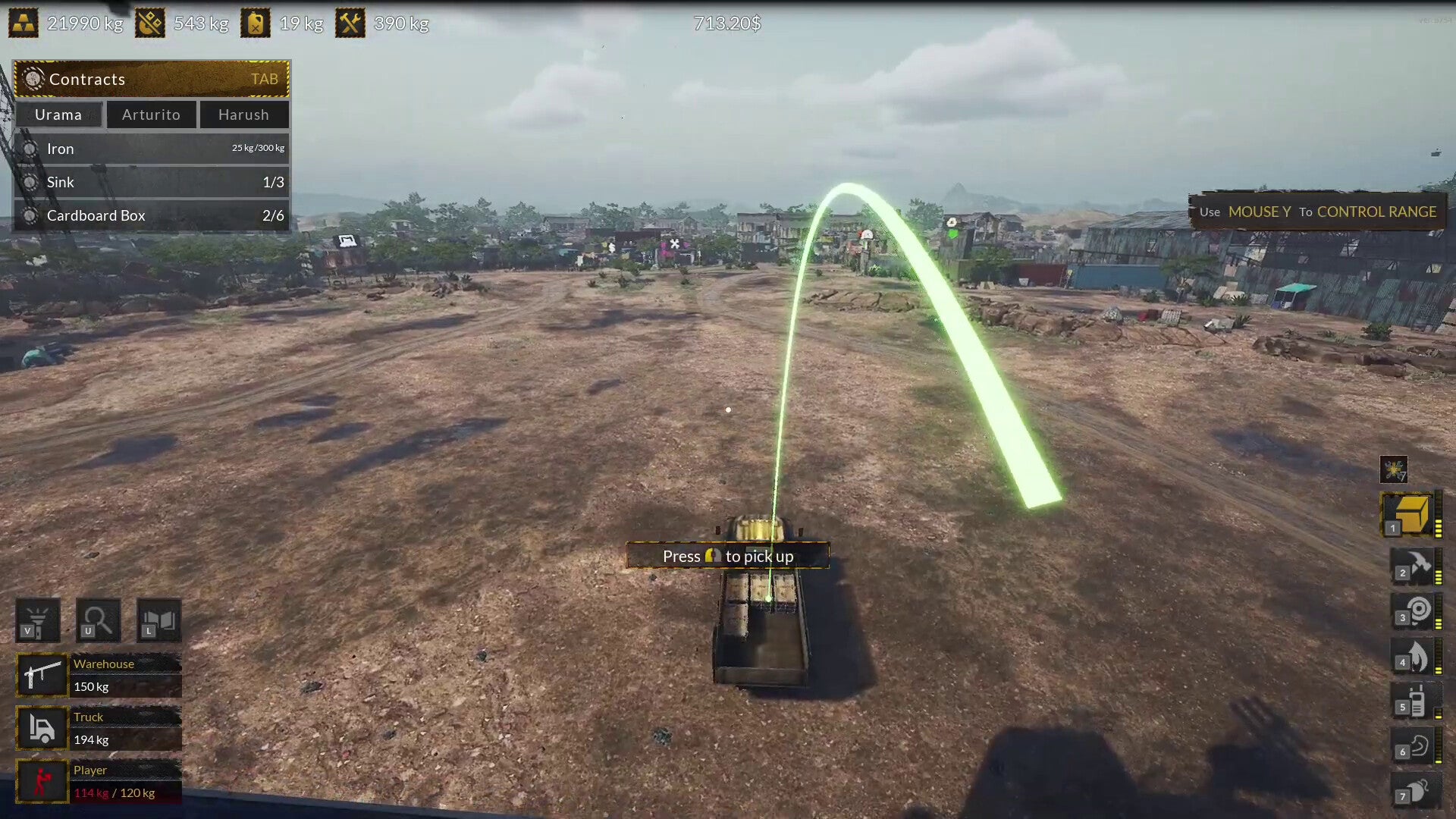This screenshot has height=819, width=1456.
Task: Select the Iron contract row
Action: pyautogui.click(x=152, y=149)
